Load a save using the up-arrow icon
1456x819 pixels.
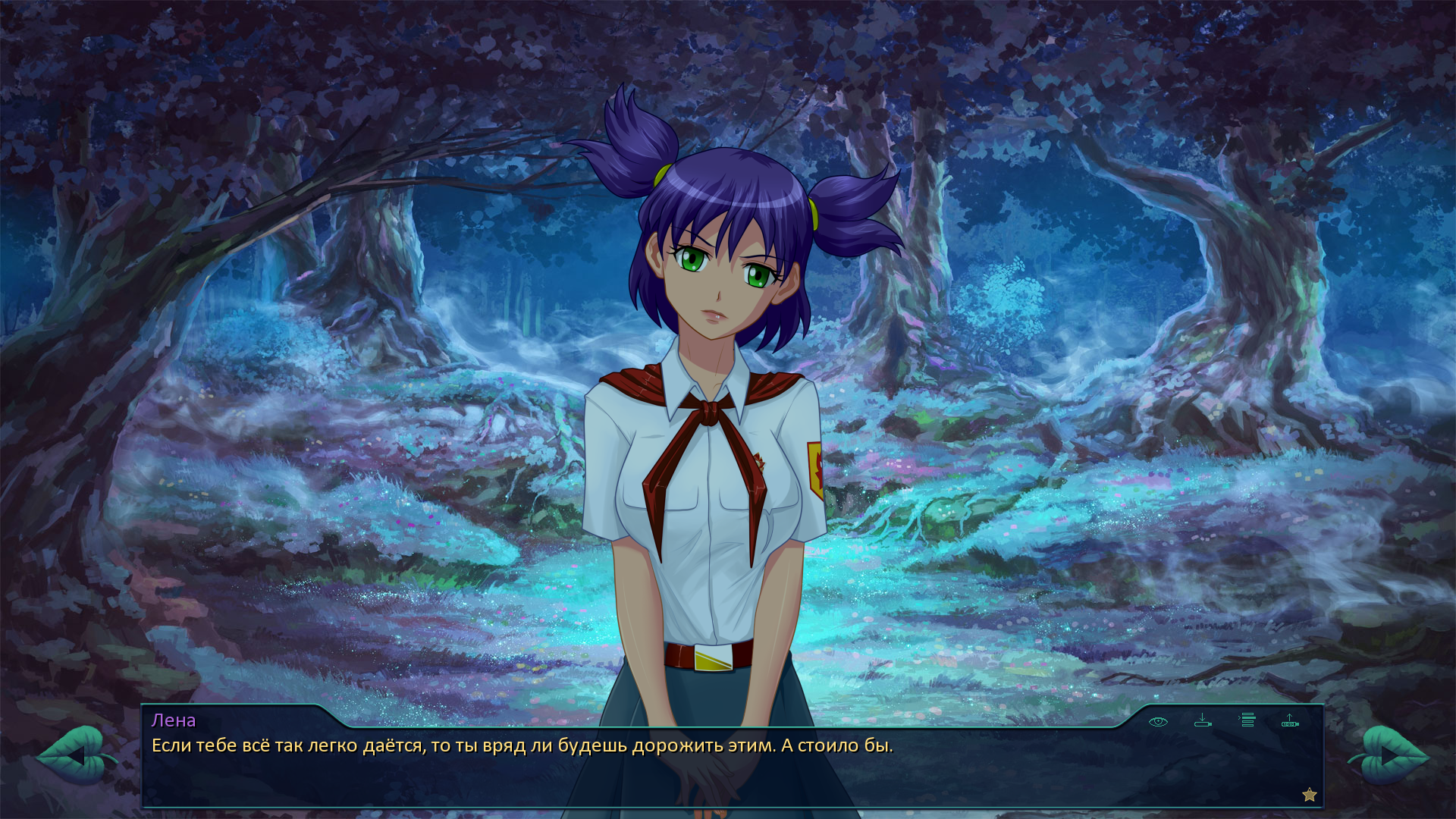click(x=1290, y=720)
